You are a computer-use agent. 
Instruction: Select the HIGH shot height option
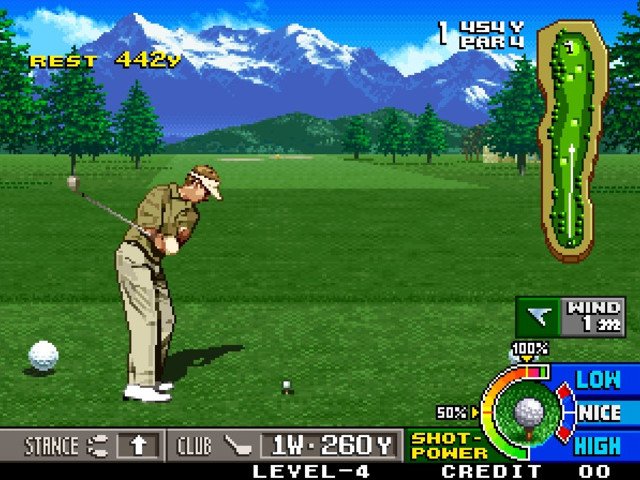pos(598,445)
